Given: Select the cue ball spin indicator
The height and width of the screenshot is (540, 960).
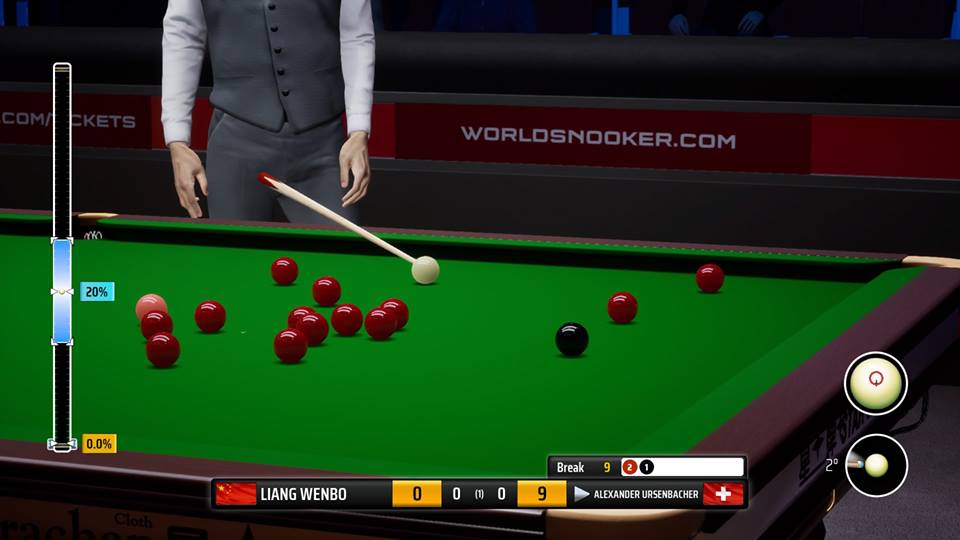Looking at the screenshot, I should coord(875,383).
